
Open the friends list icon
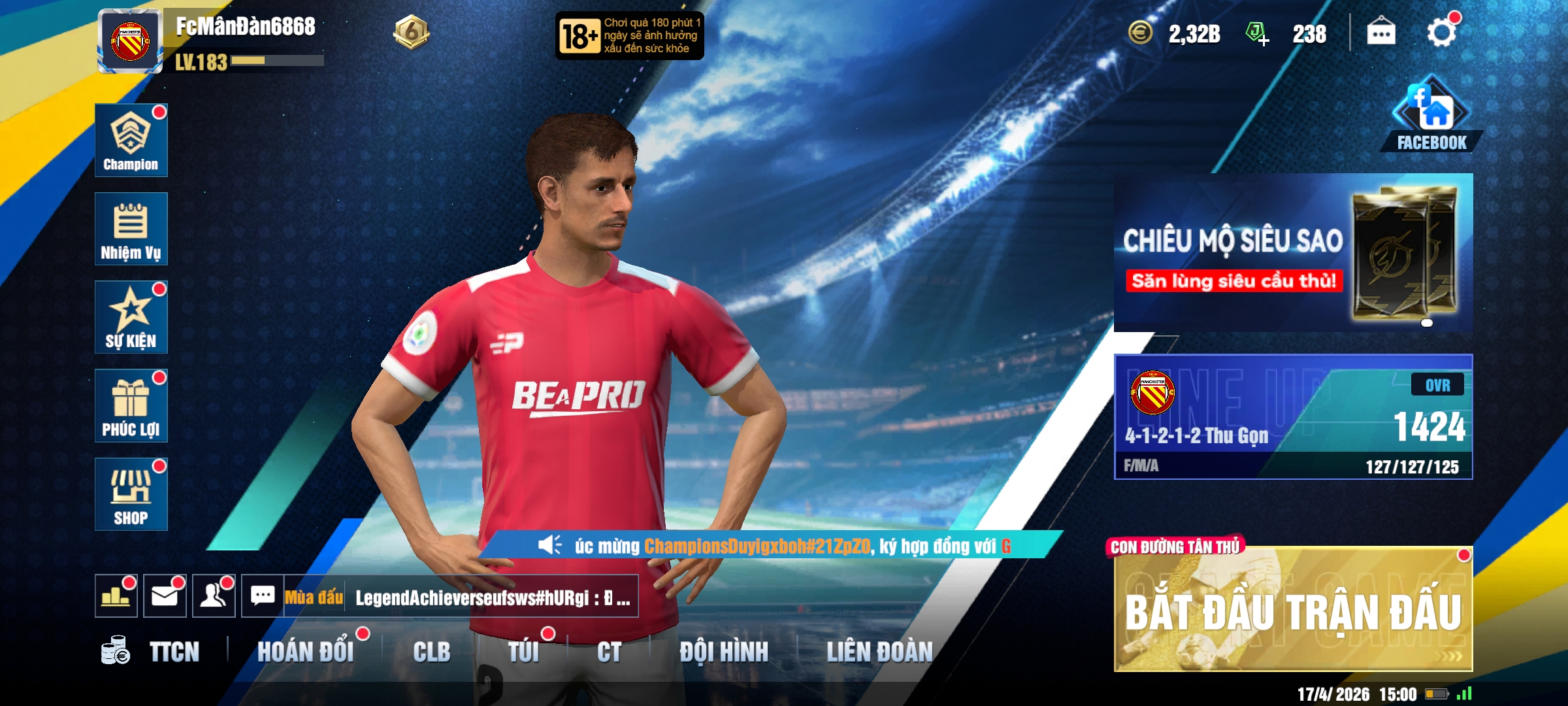click(x=214, y=596)
